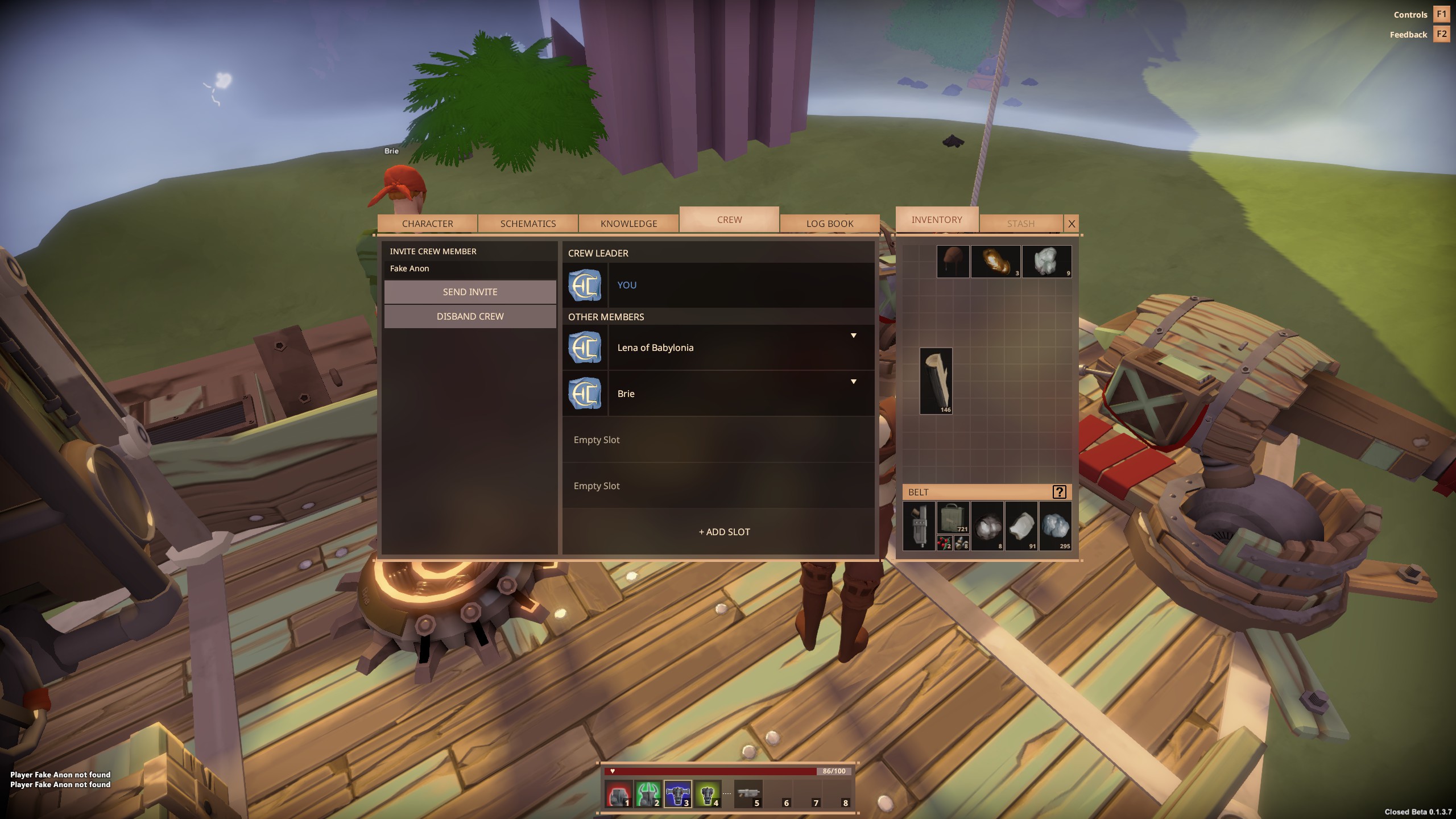1456x819 pixels.
Task: Add a new crew slot
Action: [724, 532]
